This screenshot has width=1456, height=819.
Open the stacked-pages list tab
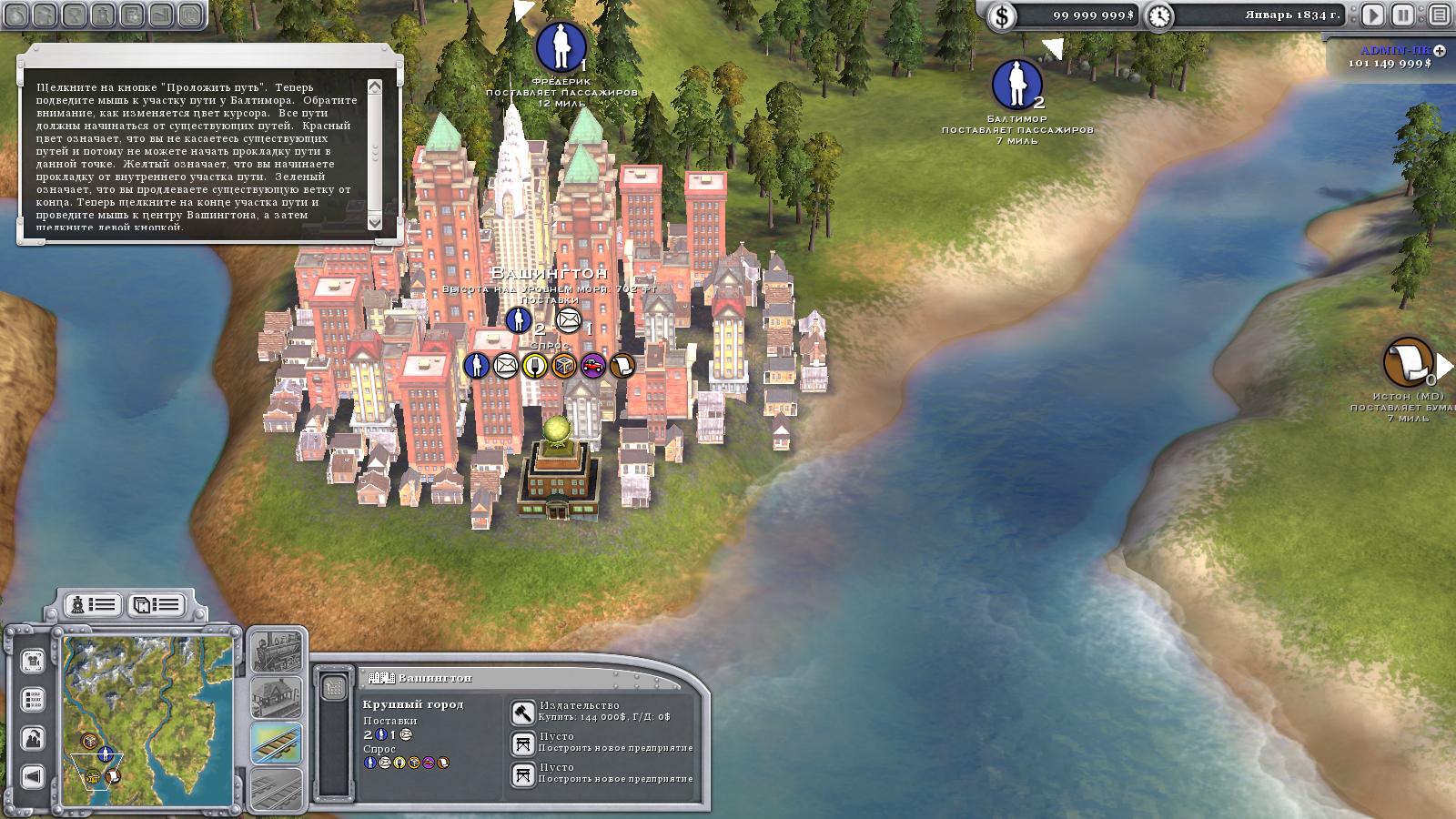coord(157,604)
